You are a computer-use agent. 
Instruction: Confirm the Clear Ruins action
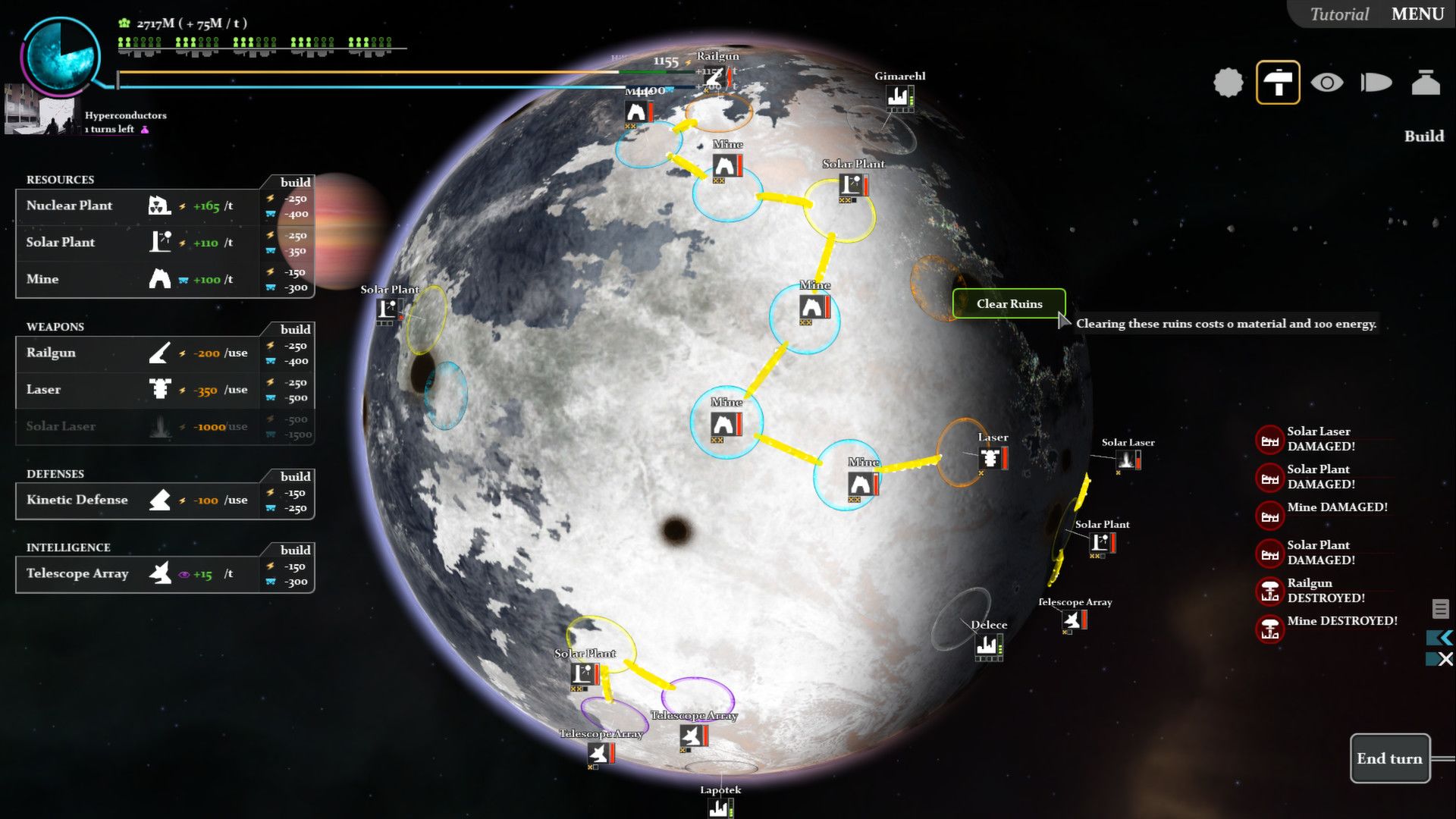tap(1009, 303)
